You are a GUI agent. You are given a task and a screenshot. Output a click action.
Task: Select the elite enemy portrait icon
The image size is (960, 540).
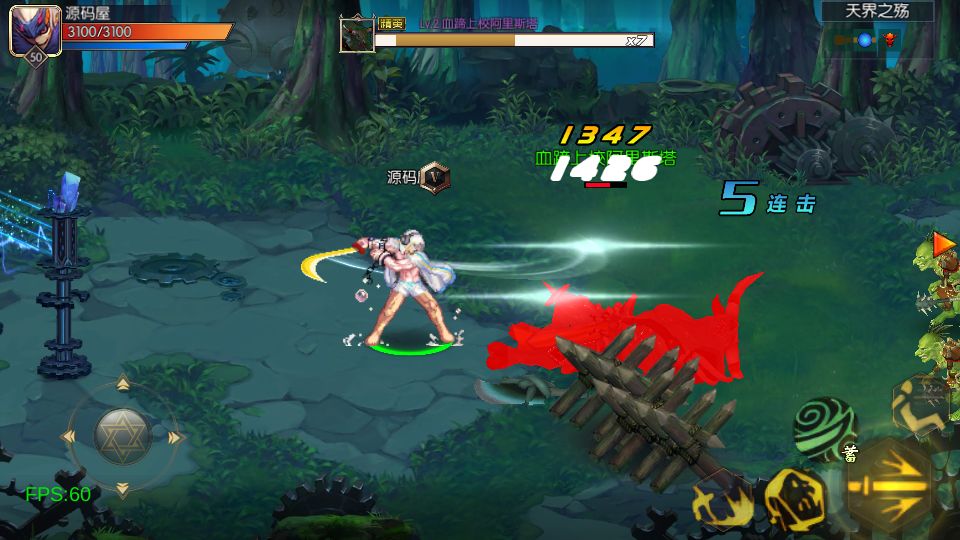click(357, 35)
